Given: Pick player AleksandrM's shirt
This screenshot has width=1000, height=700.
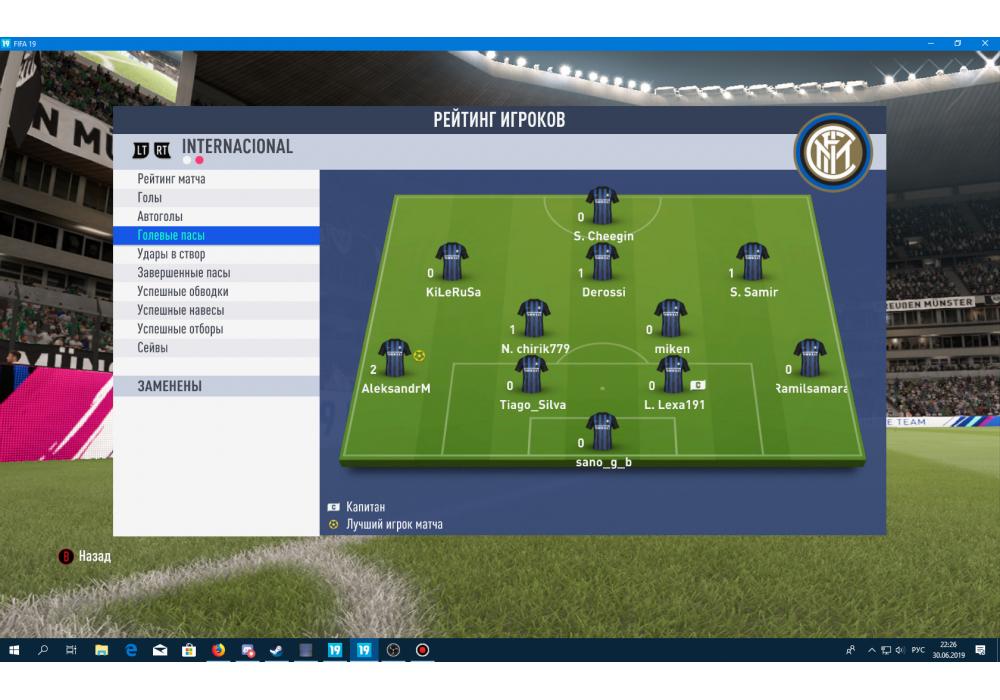Looking at the screenshot, I should point(395,358).
